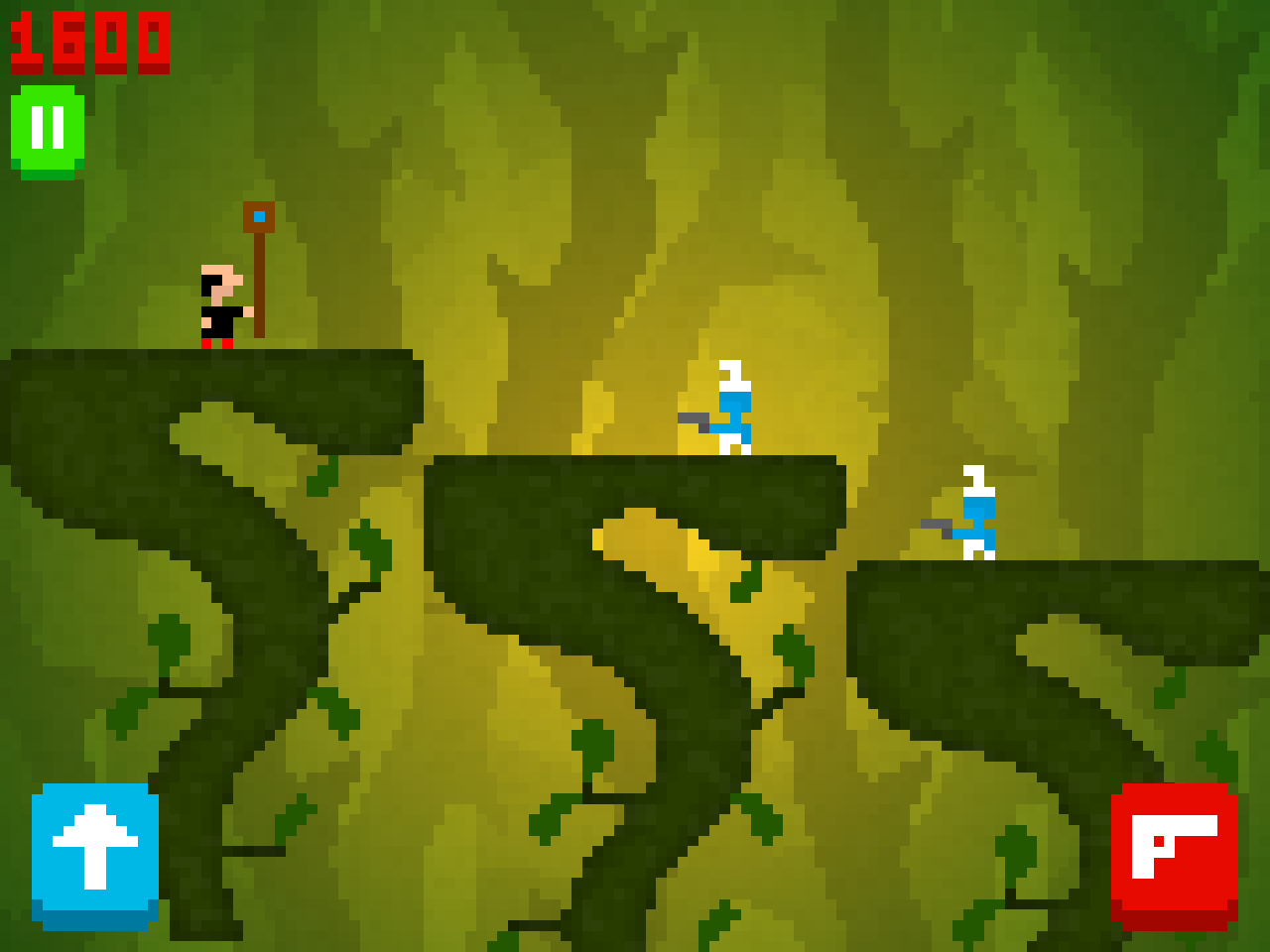Click the pause bars inside the green button

click(47, 125)
